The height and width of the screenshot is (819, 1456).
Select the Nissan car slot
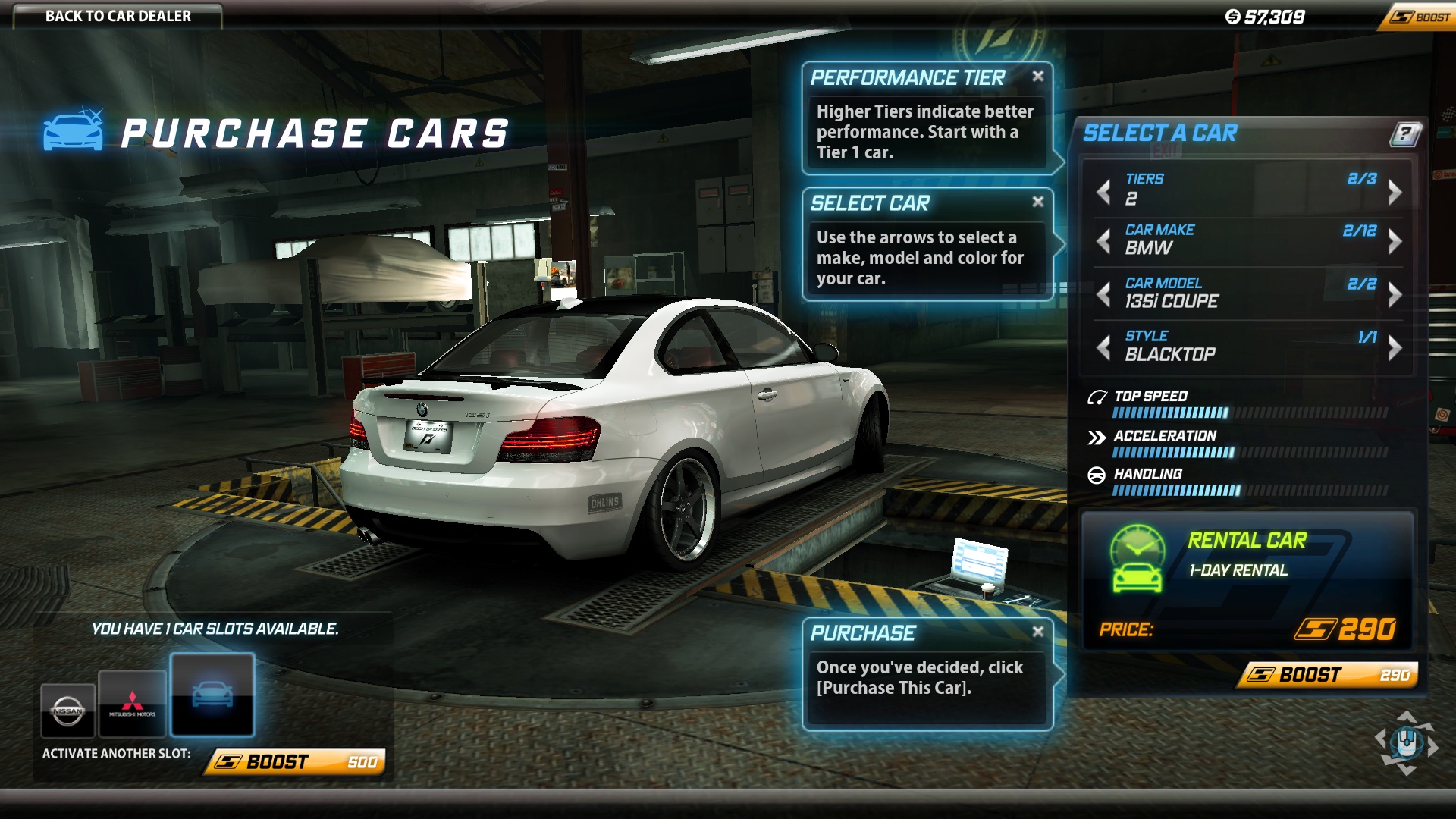[67, 710]
